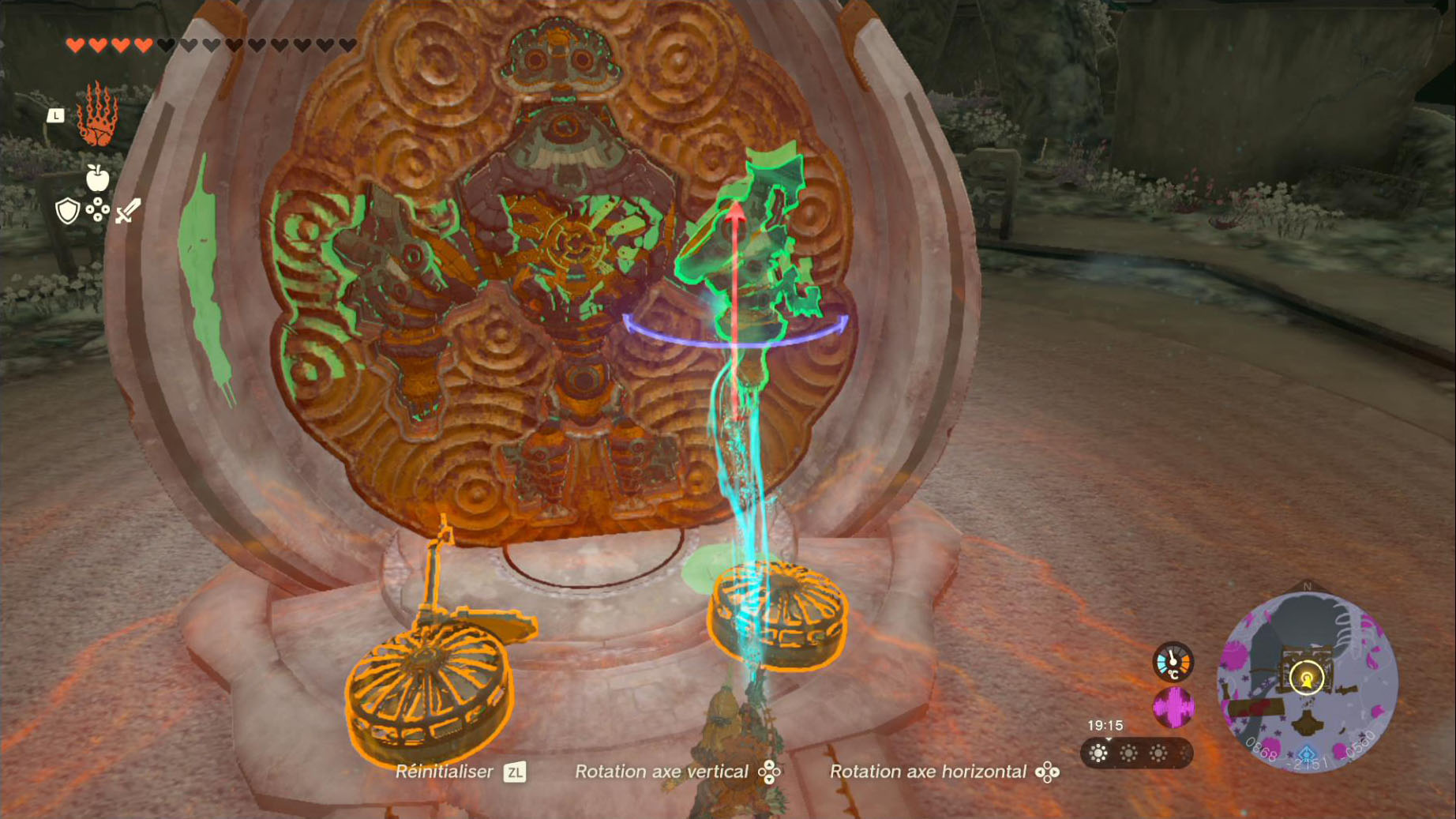Select the apple quick-item icon
This screenshot has height=819, width=1456.
coord(97,178)
